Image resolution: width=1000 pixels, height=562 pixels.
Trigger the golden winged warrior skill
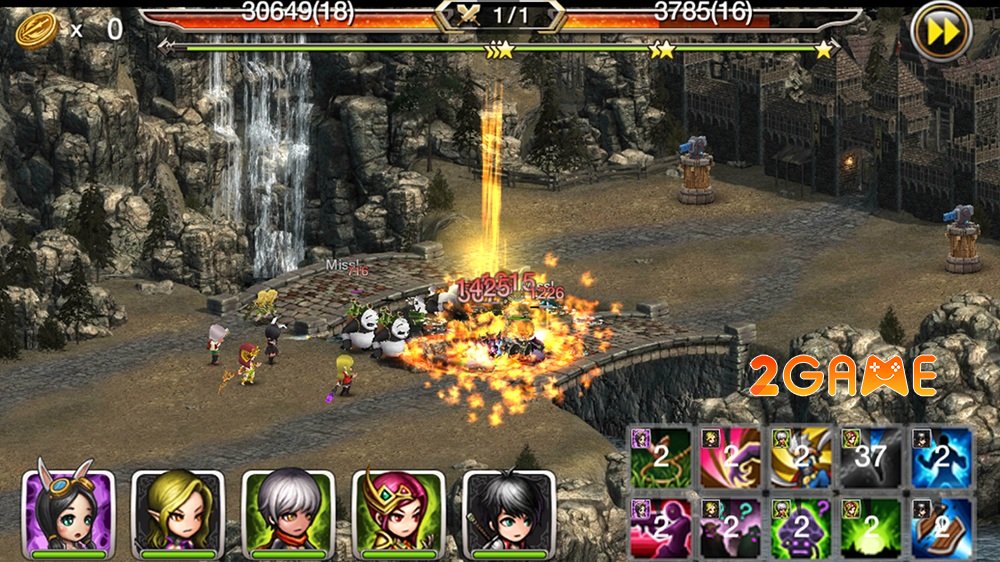801,457
